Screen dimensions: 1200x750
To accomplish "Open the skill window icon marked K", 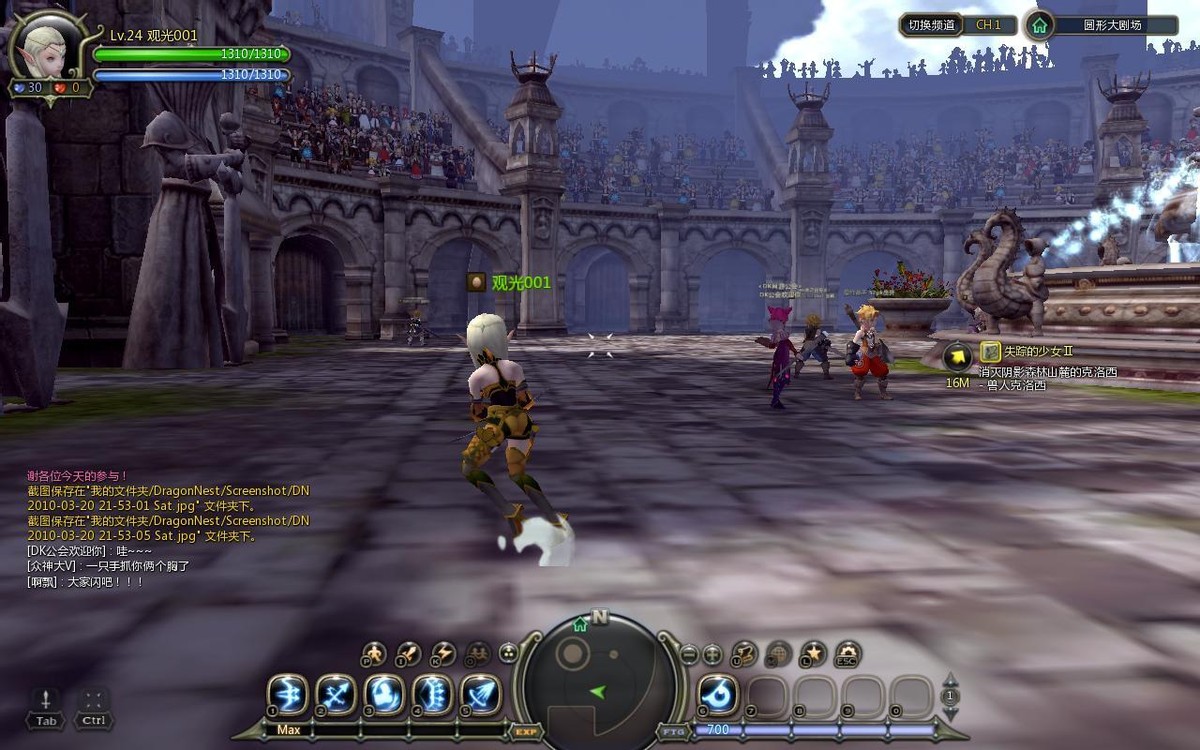I will (442, 654).
